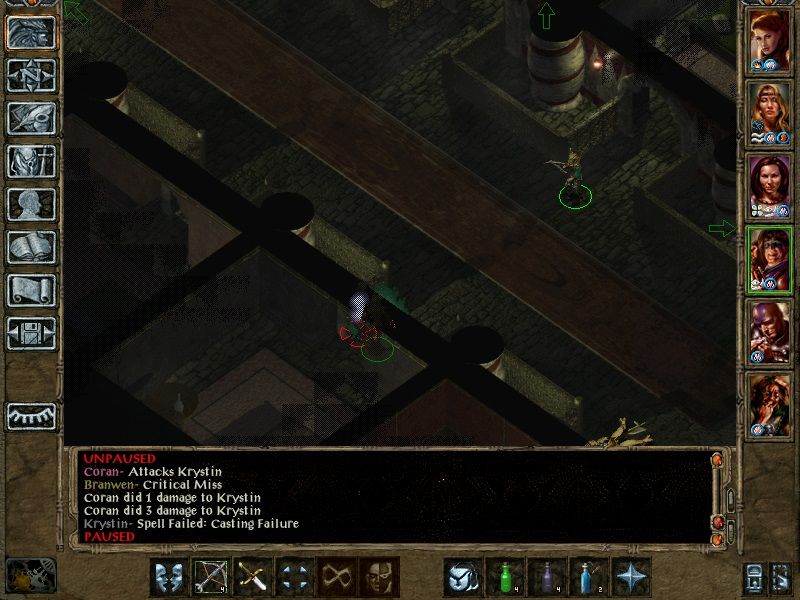Select the blonde braided woman's portrait
This screenshot has width=800, height=600.
(769, 113)
